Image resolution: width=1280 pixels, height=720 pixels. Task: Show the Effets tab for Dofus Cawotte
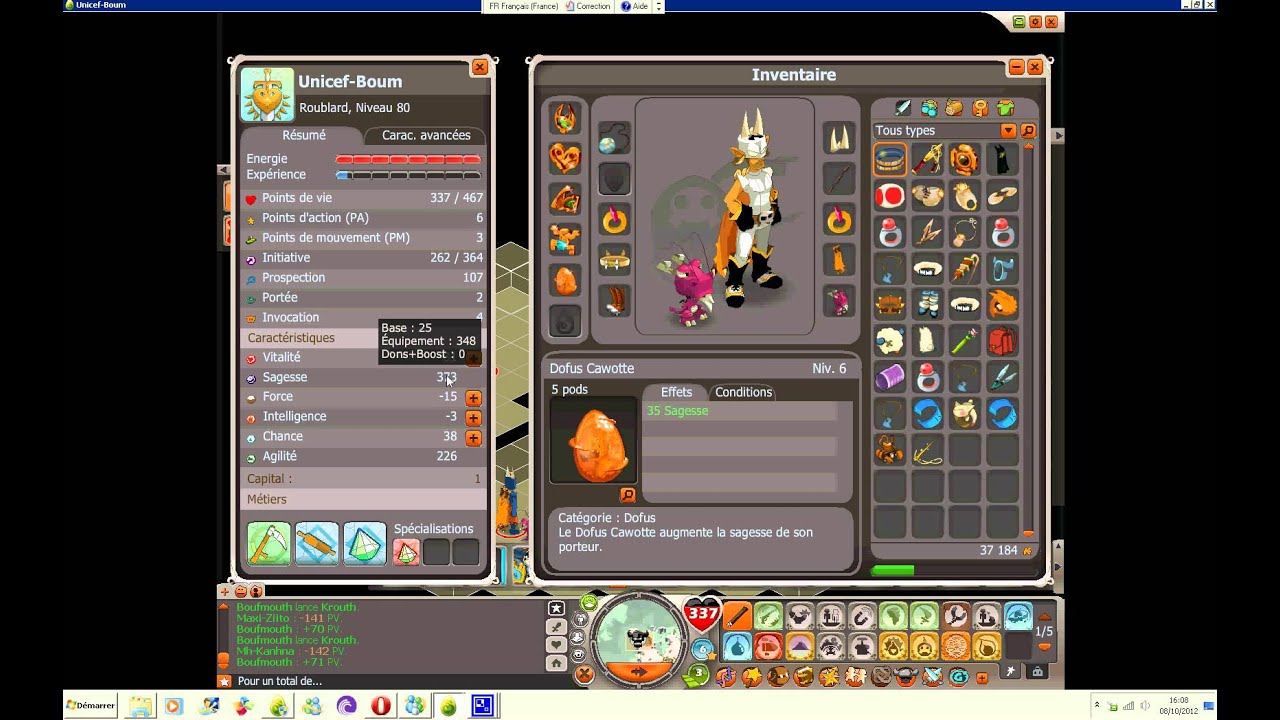click(x=676, y=392)
